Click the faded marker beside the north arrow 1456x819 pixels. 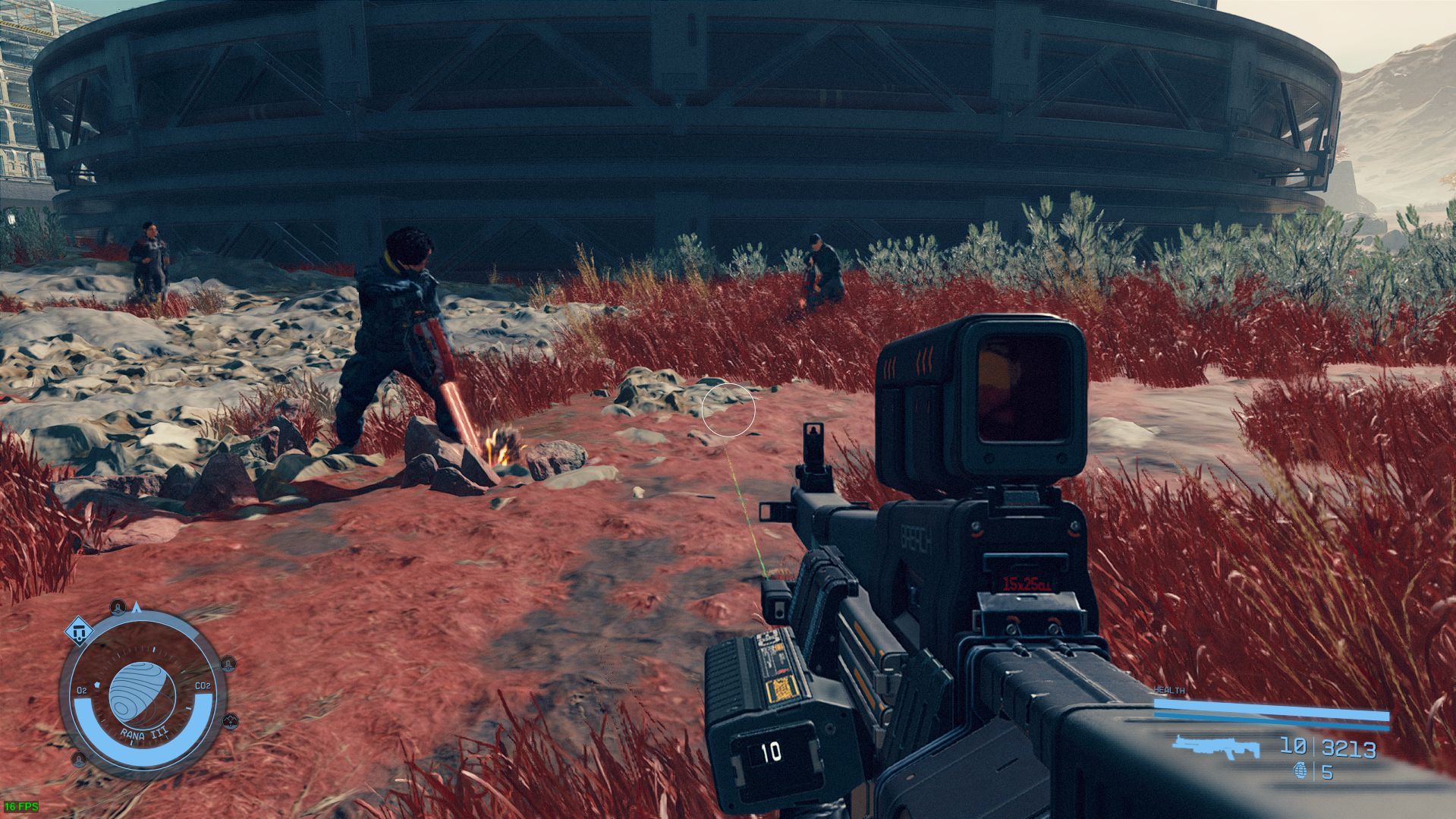click(x=117, y=606)
